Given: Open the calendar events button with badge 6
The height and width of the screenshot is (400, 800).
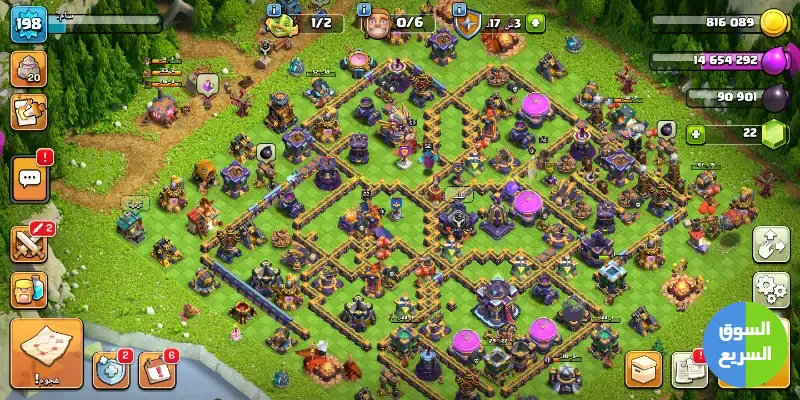Looking at the screenshot, I should click(157, 372).
